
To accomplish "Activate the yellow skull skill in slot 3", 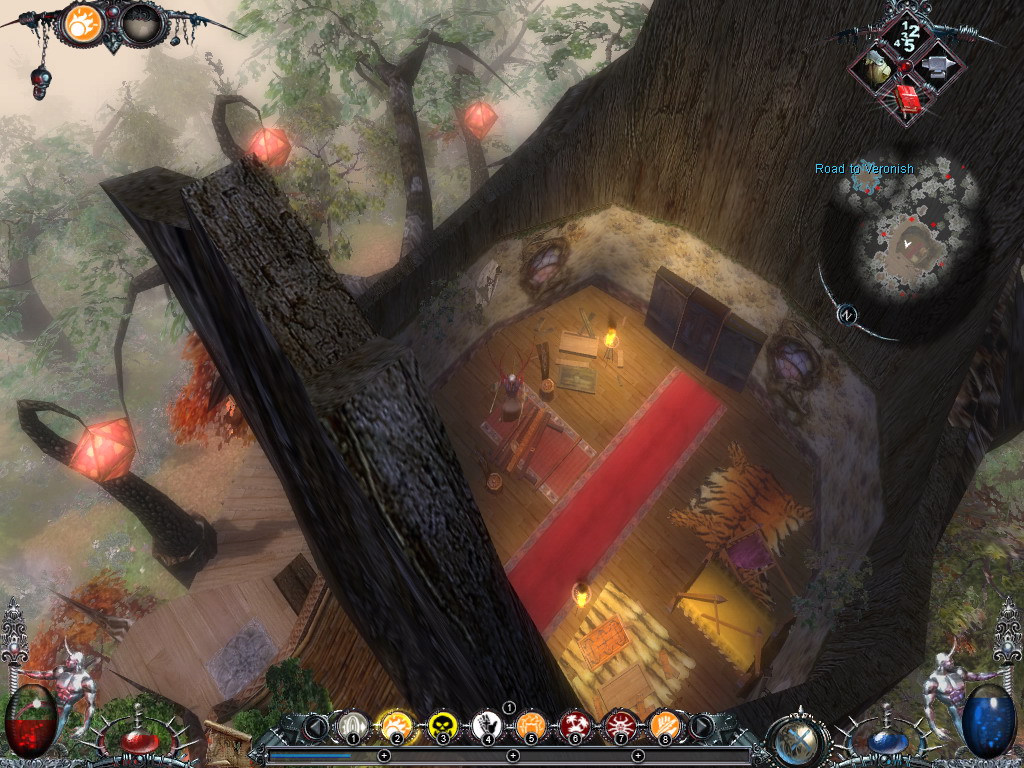I will 441,725.
